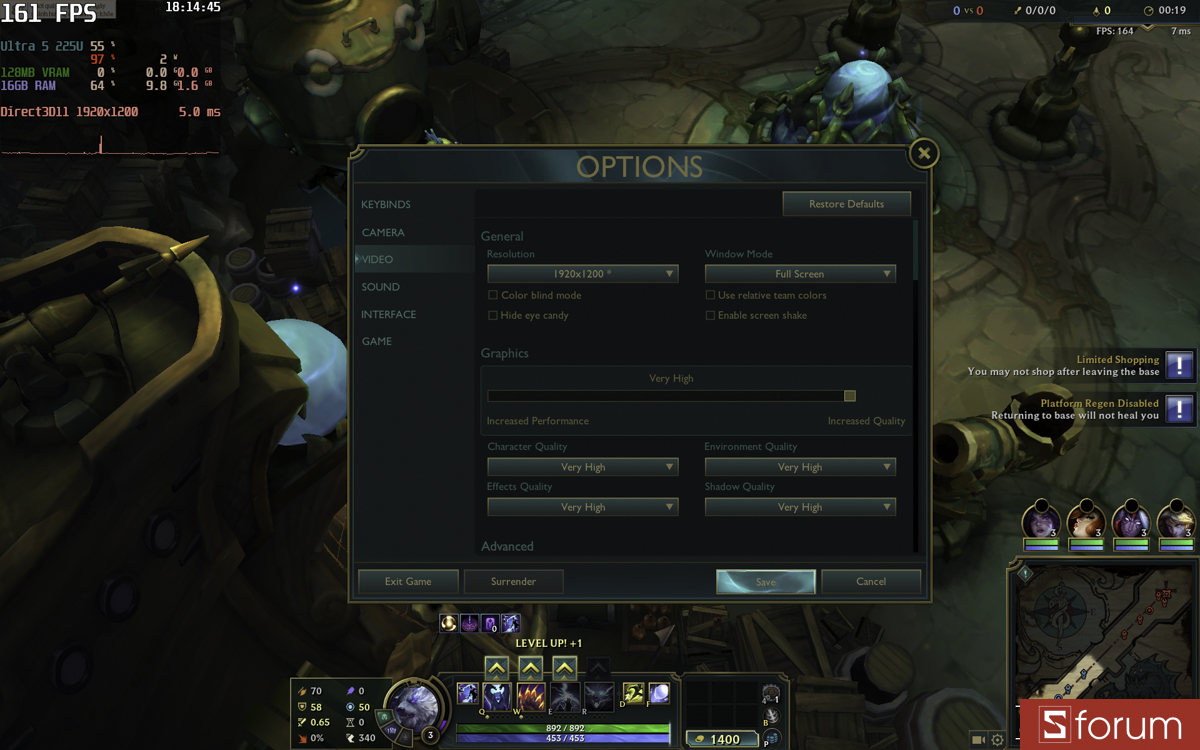Expand the Window Mode dropdown

(800, 274)
